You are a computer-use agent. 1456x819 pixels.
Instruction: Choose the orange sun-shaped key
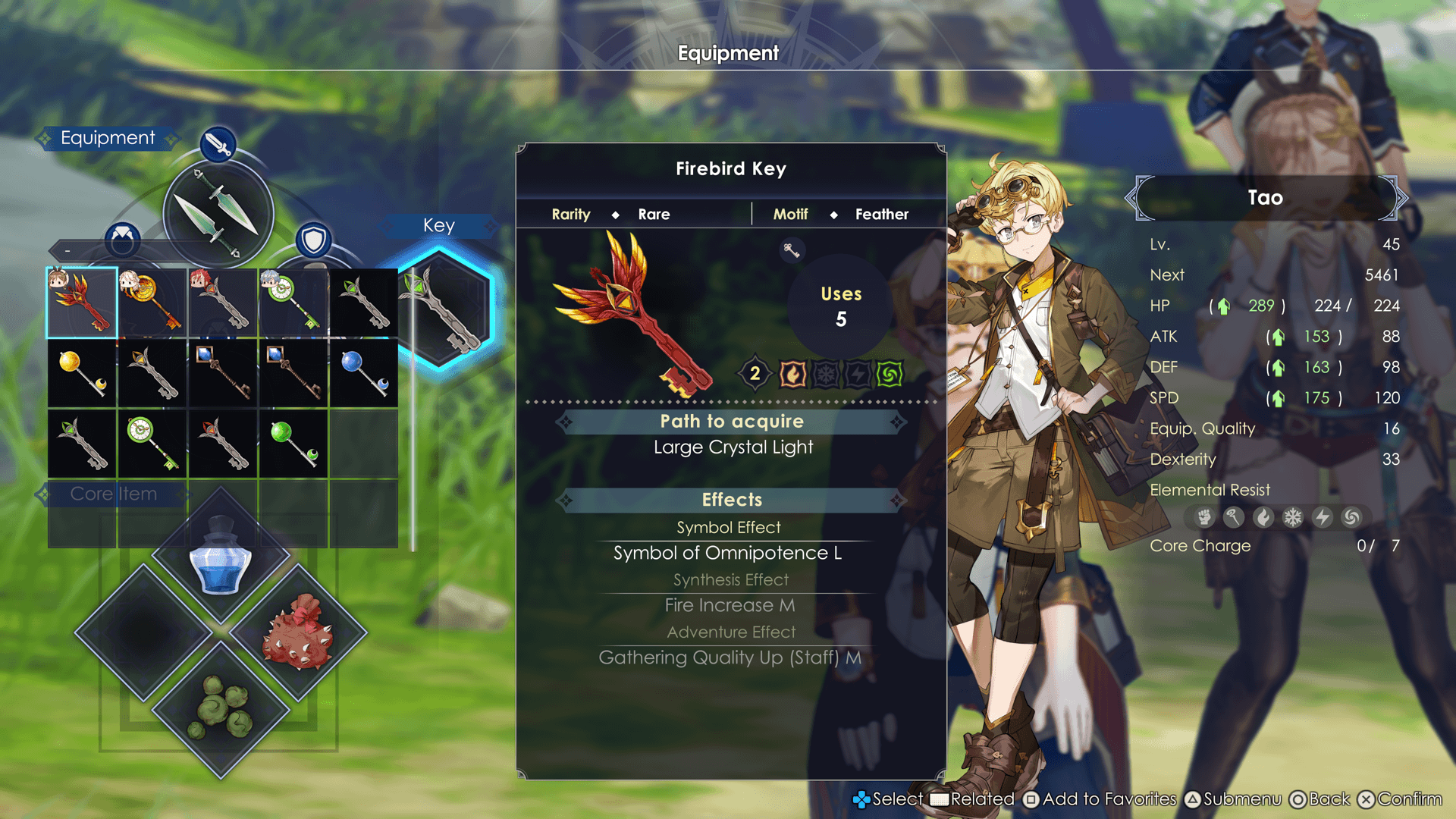[152, 303]
